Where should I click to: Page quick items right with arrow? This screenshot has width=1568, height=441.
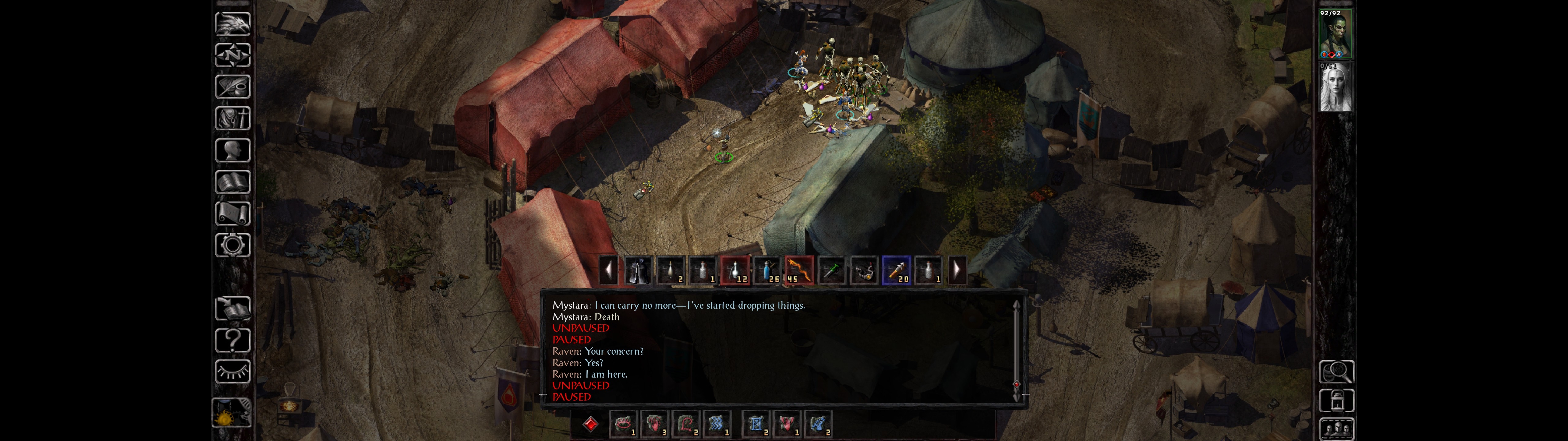coord(957,270)
